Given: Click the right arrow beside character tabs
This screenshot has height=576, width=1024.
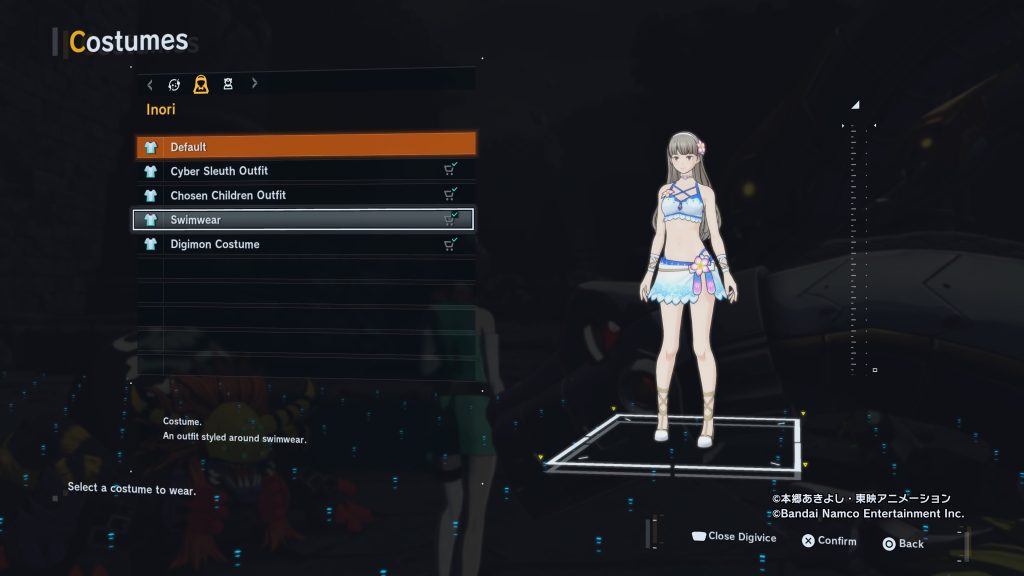Looking at the screenshot, I should (x=254, y=84).
